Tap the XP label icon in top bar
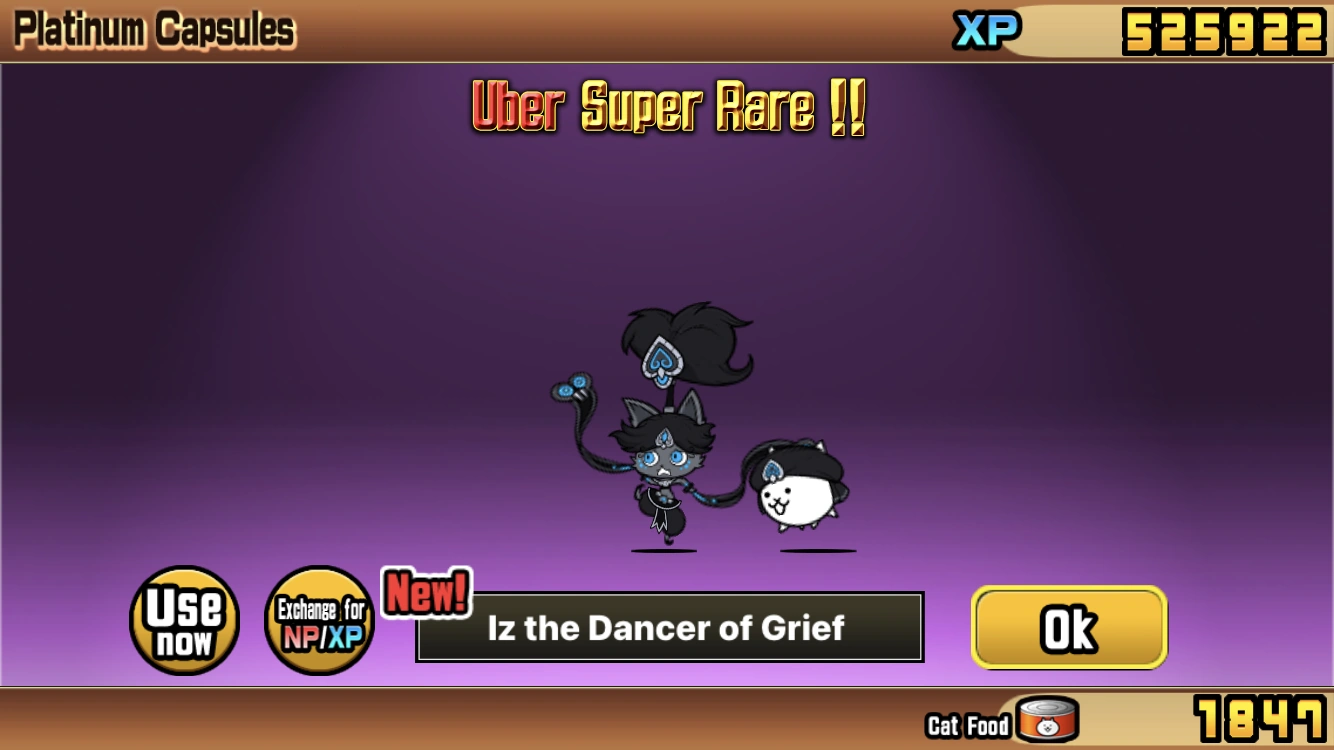The image size is (1334, 750). (x=985, y=30)
